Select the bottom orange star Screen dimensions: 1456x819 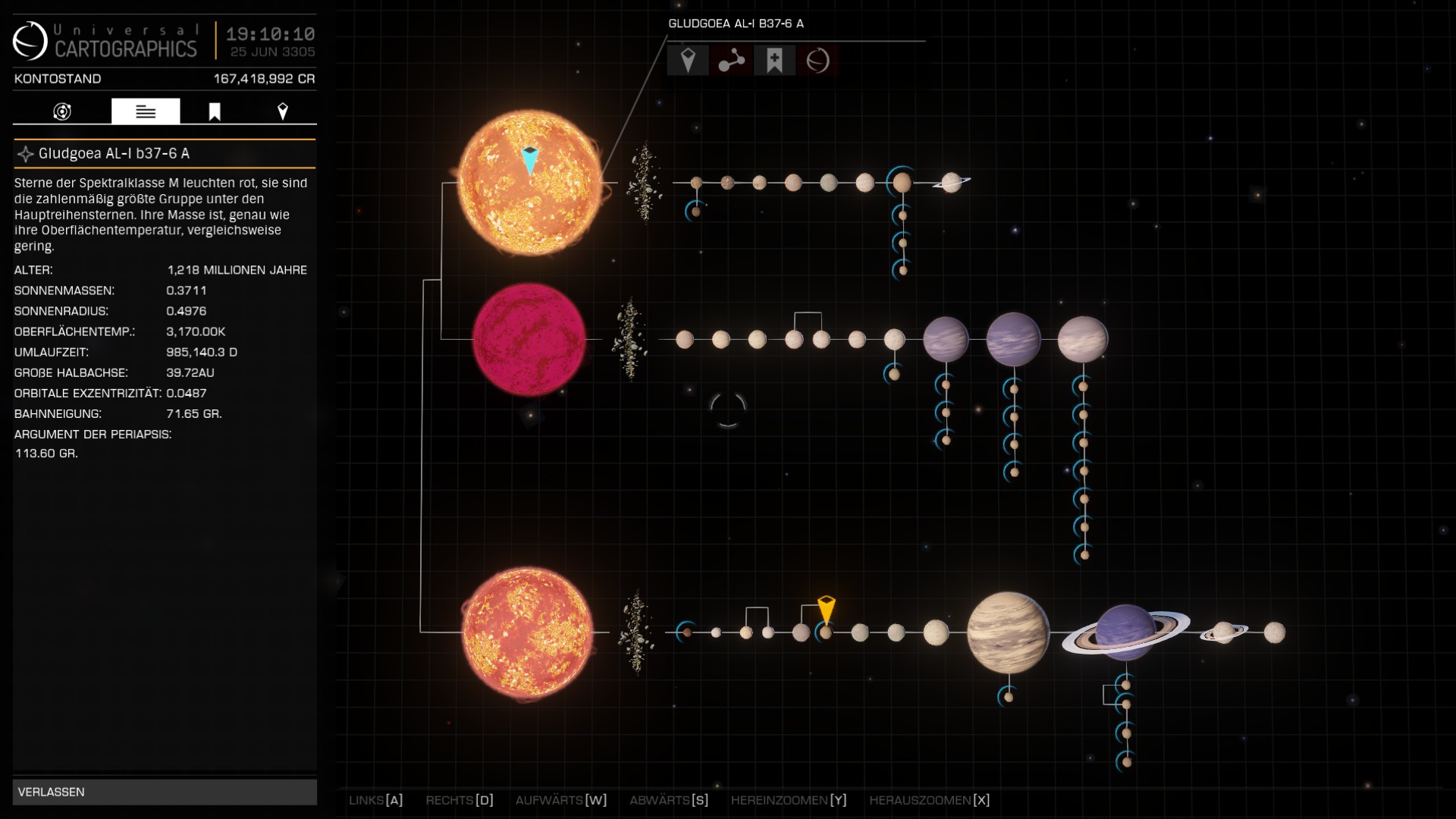pos(528,632)
